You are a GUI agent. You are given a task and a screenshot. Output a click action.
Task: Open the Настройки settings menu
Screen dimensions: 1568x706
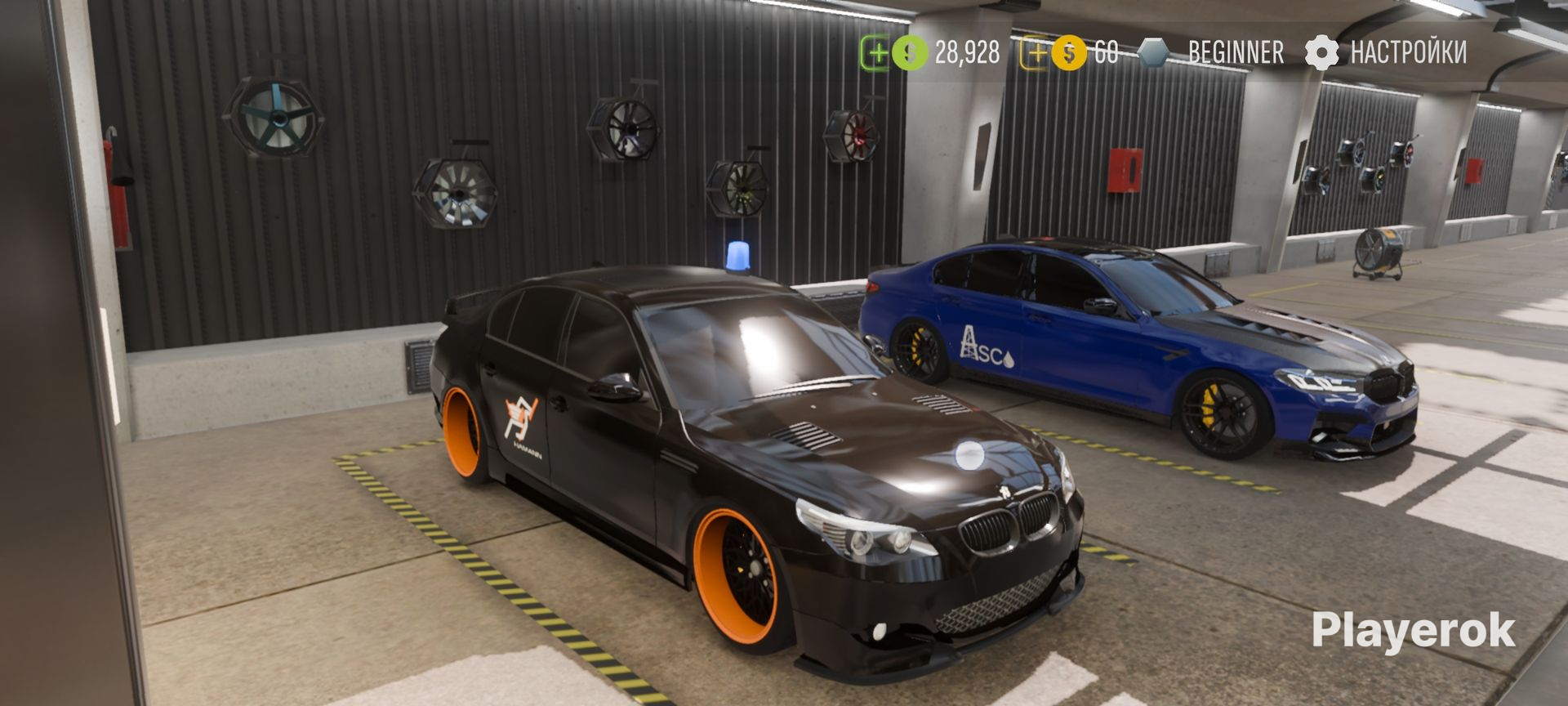1386,53
